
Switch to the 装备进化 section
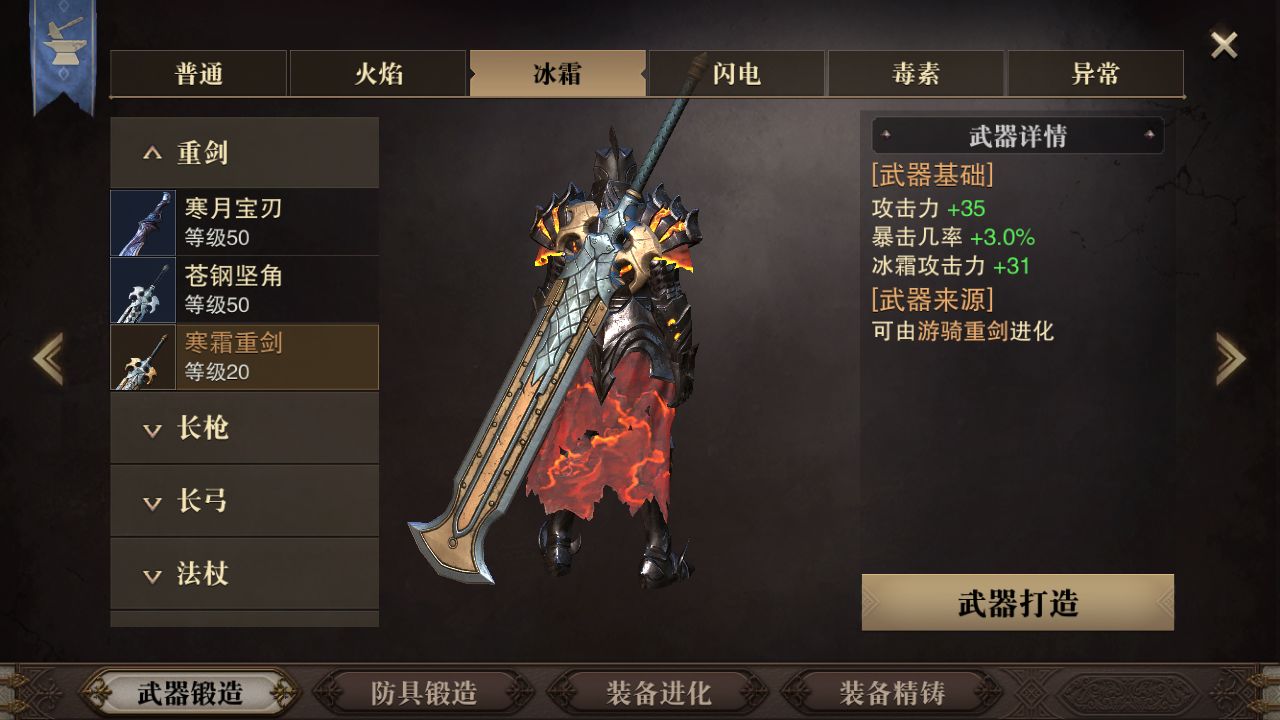pyautogui.click(x=658, y=692)
